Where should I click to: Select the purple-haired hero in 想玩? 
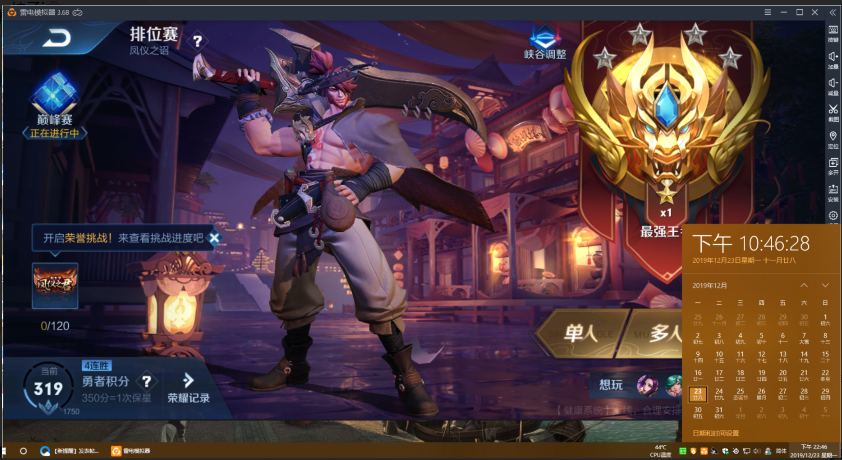647,385
